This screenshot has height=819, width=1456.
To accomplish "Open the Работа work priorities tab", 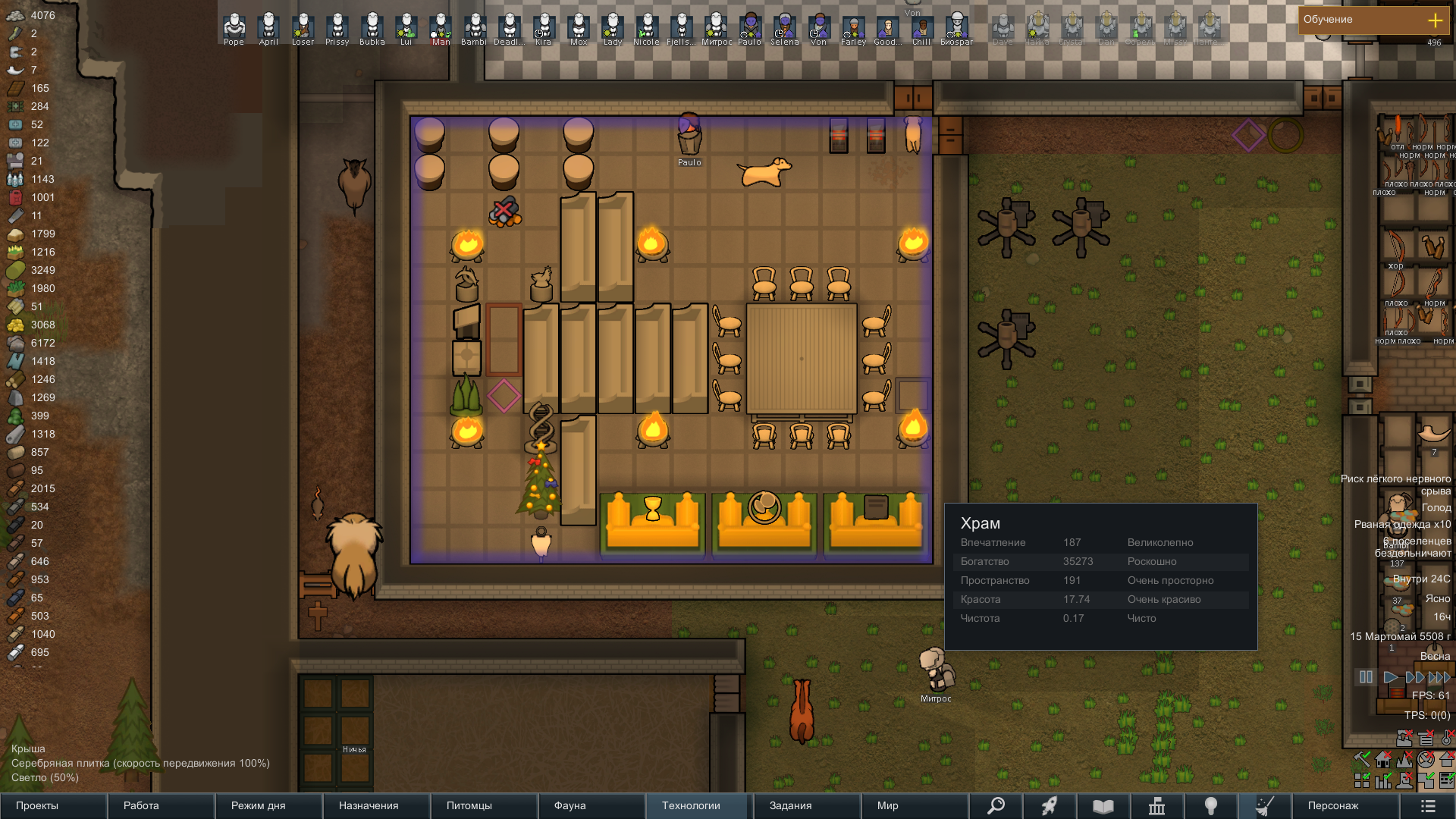I will click(x=161, y=805).
